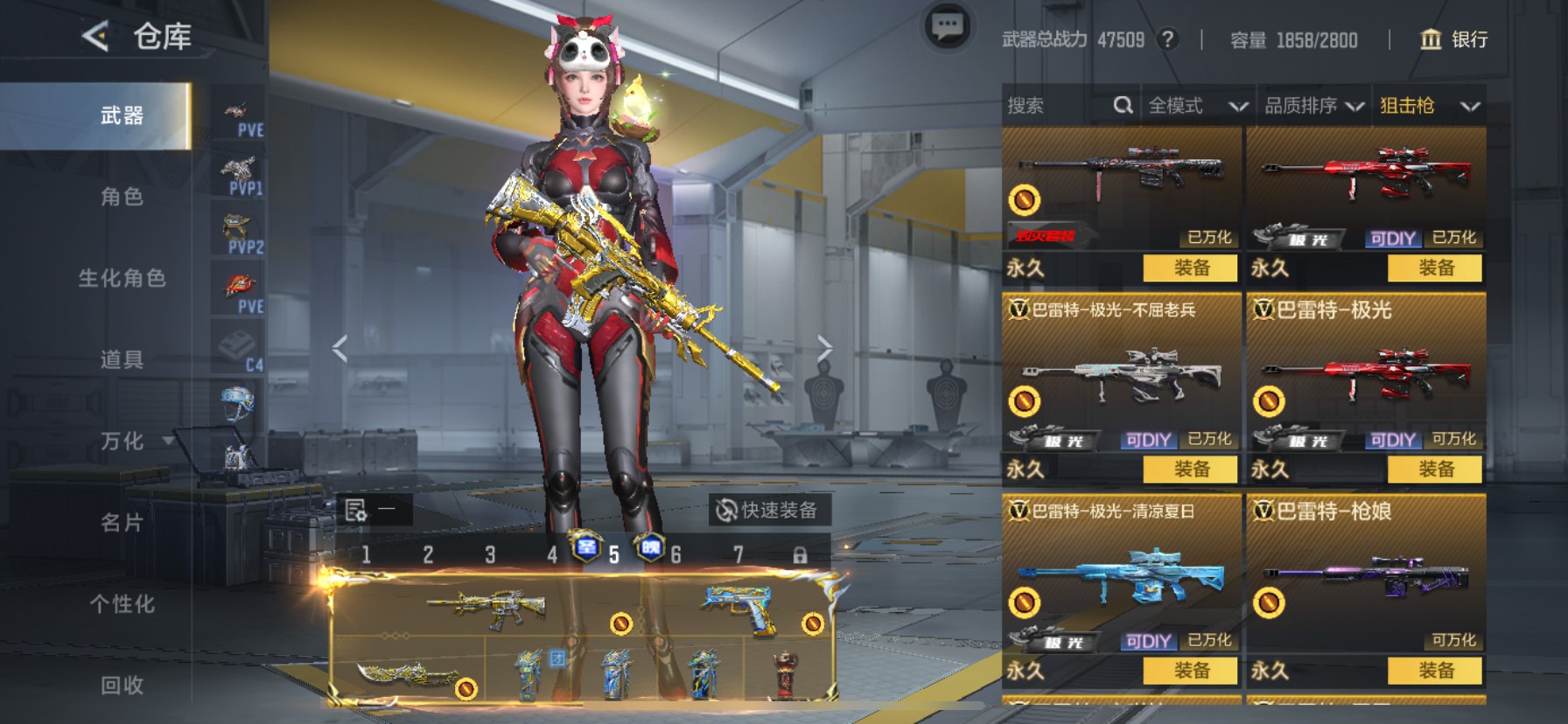Open the chat bubble icon
1568x724 pixels.
pos(947,27)
